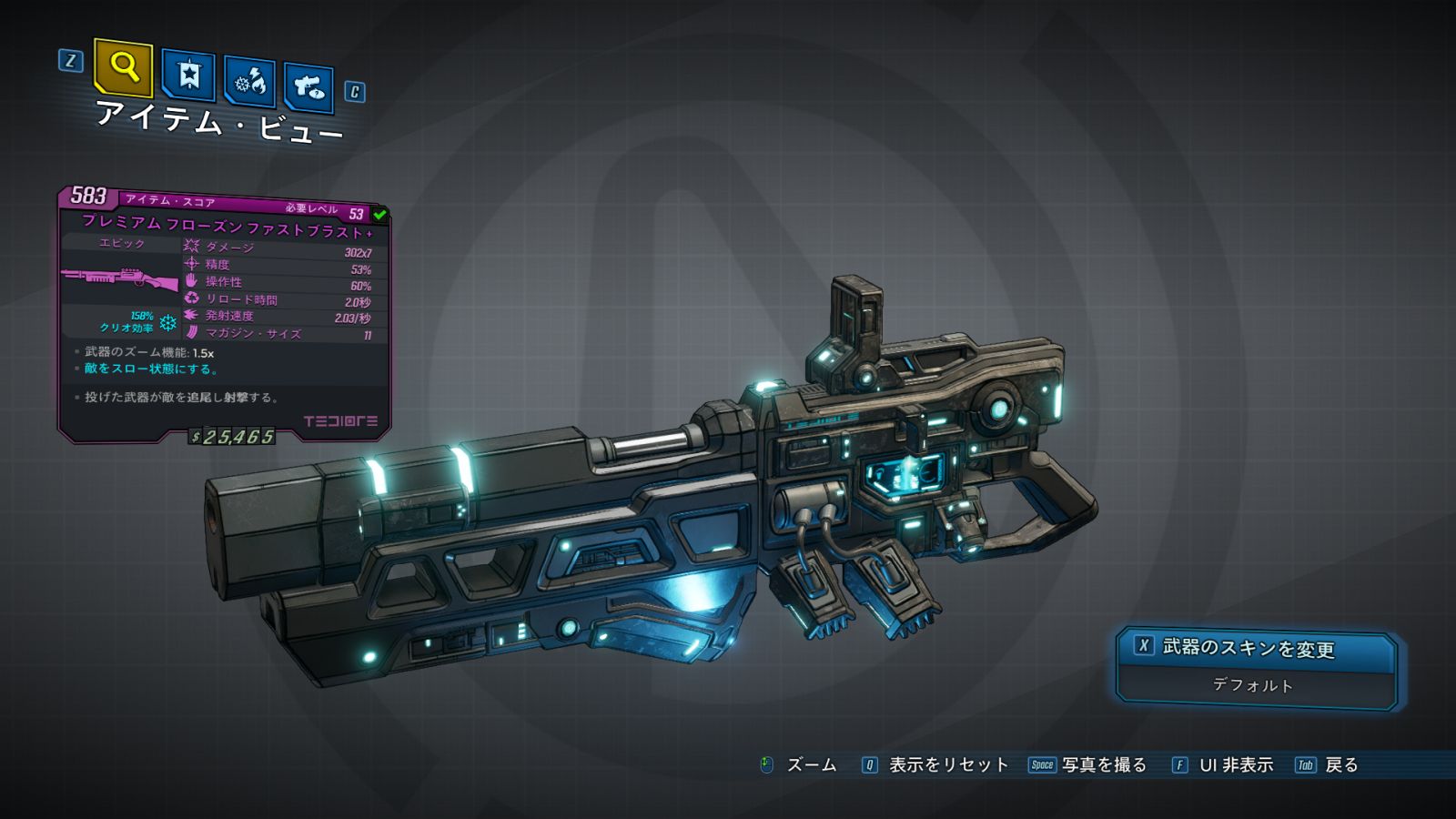Click the pink shotgun thumbnail on item card

(x=120, y=278)
